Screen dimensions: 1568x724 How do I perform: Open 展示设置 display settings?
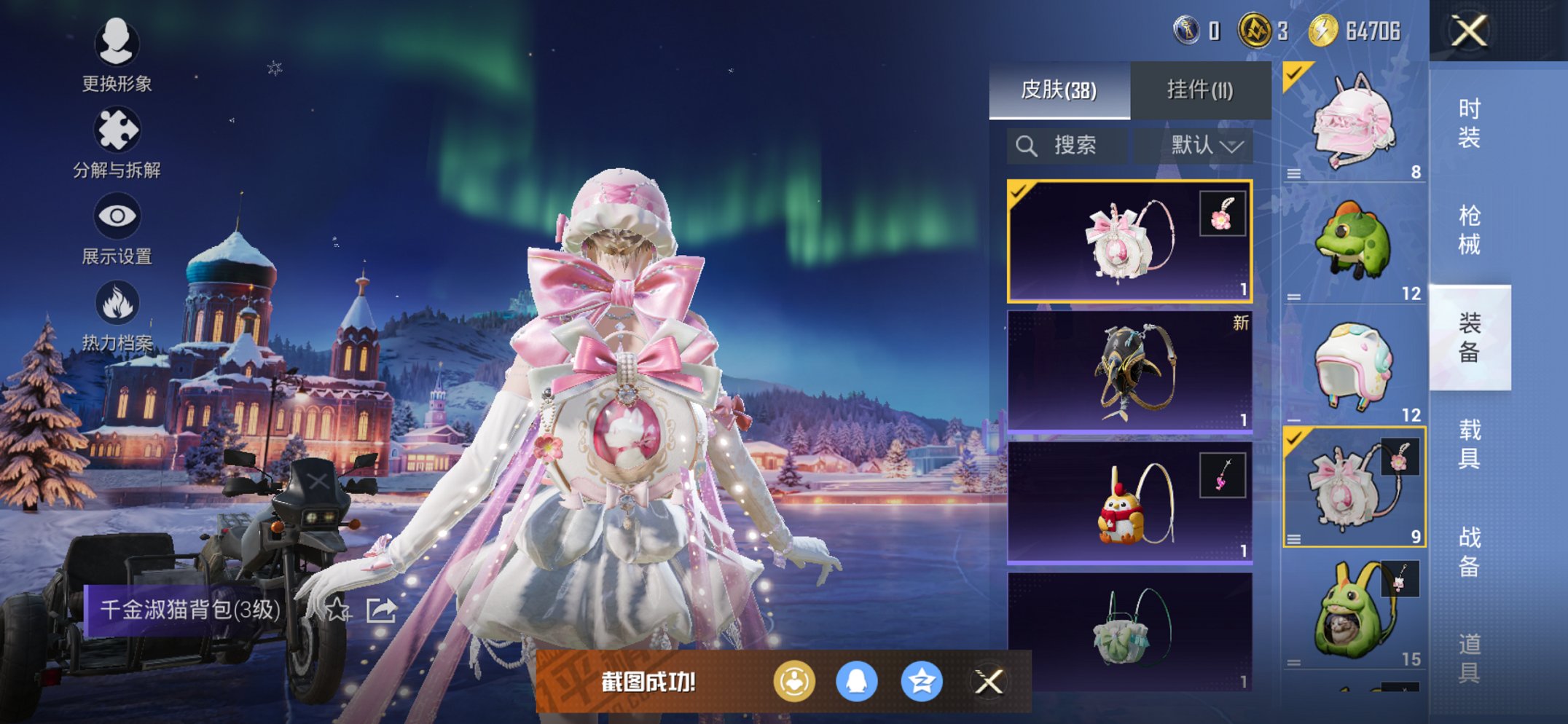[x=117, y=228]
